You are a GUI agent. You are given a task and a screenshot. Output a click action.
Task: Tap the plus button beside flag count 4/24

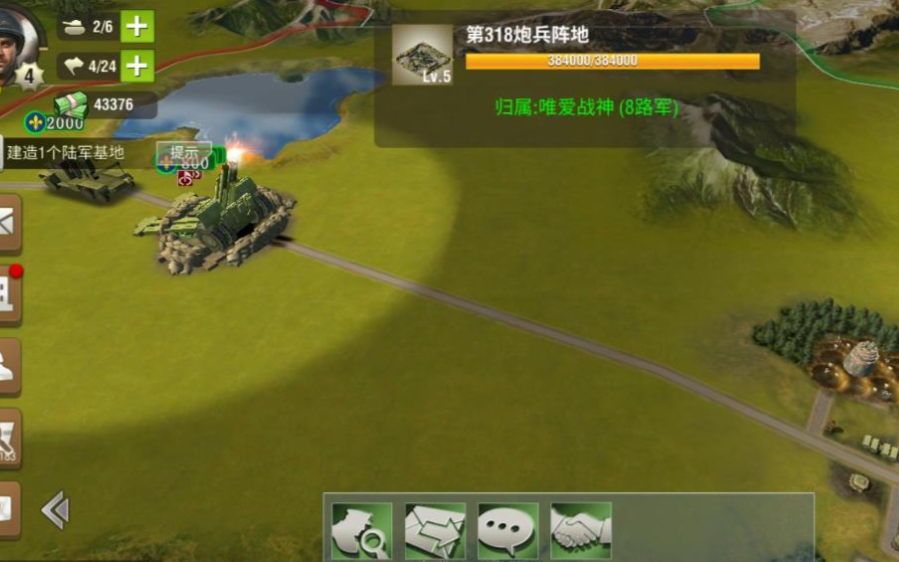137,66
